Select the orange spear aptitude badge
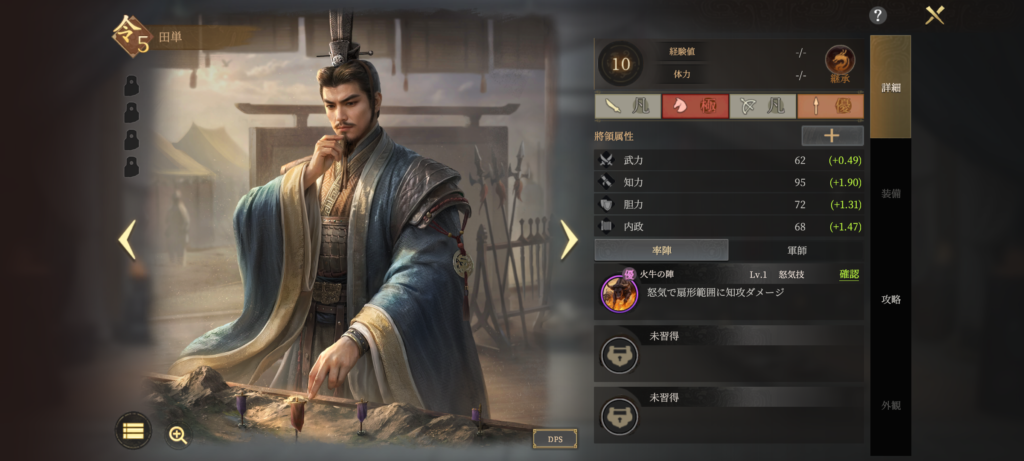1024x461 pixels. coord(831,106)
